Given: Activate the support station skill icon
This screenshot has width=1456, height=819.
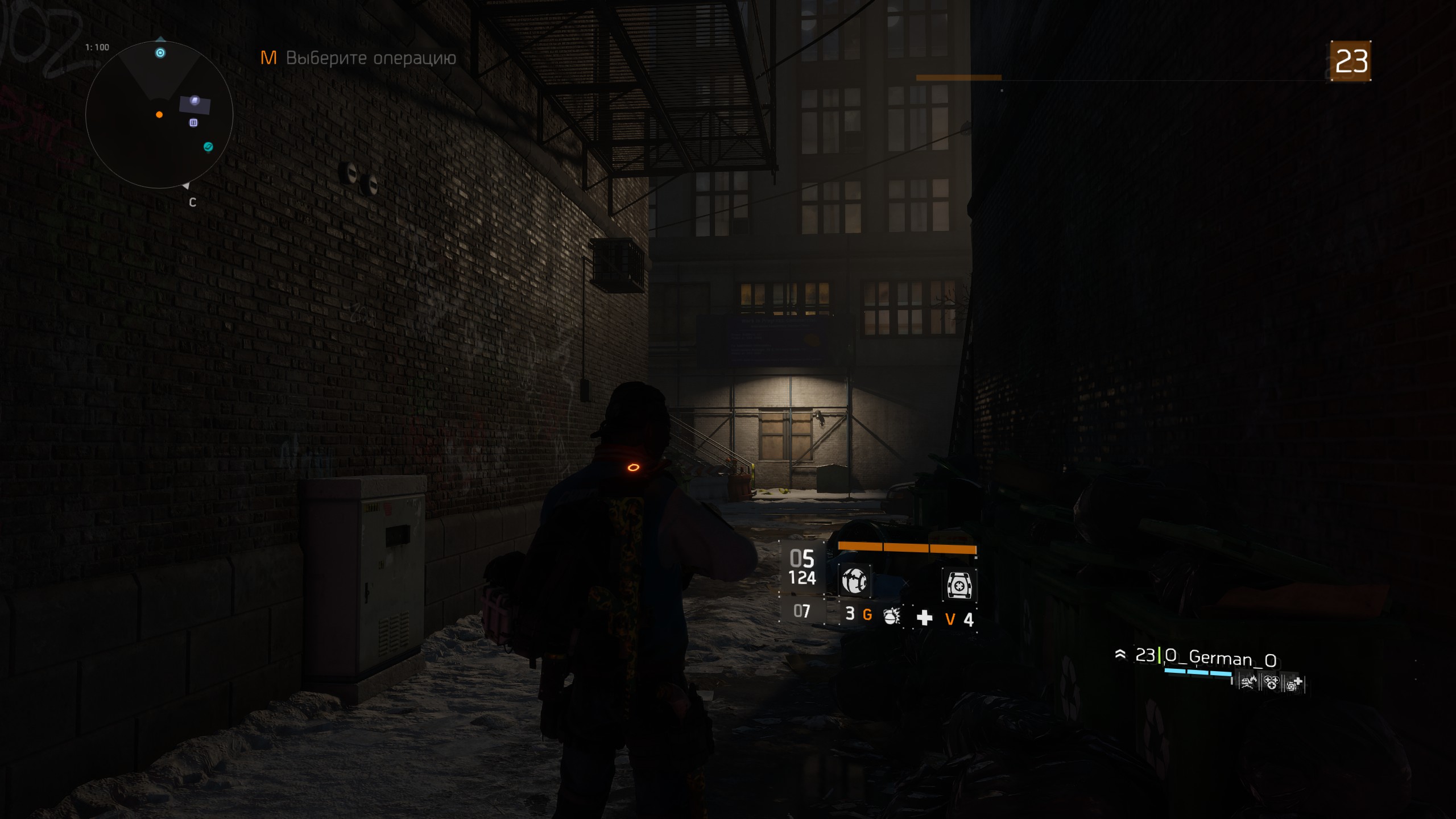Looking at the screenshot, I should coord(959,585).
